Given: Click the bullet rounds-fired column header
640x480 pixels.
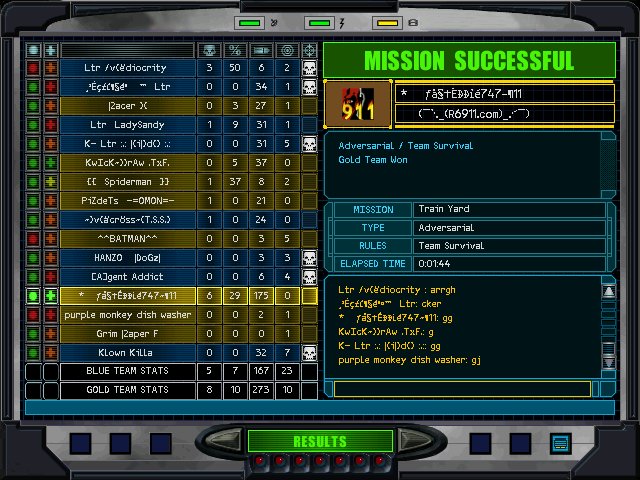Looking at the screenshot, I should pyautogui.click(x=261, y=49).
